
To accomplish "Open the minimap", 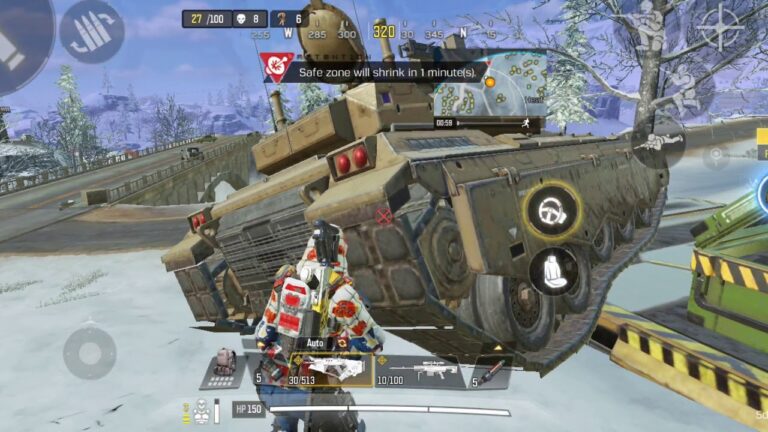I will (490, 85).
